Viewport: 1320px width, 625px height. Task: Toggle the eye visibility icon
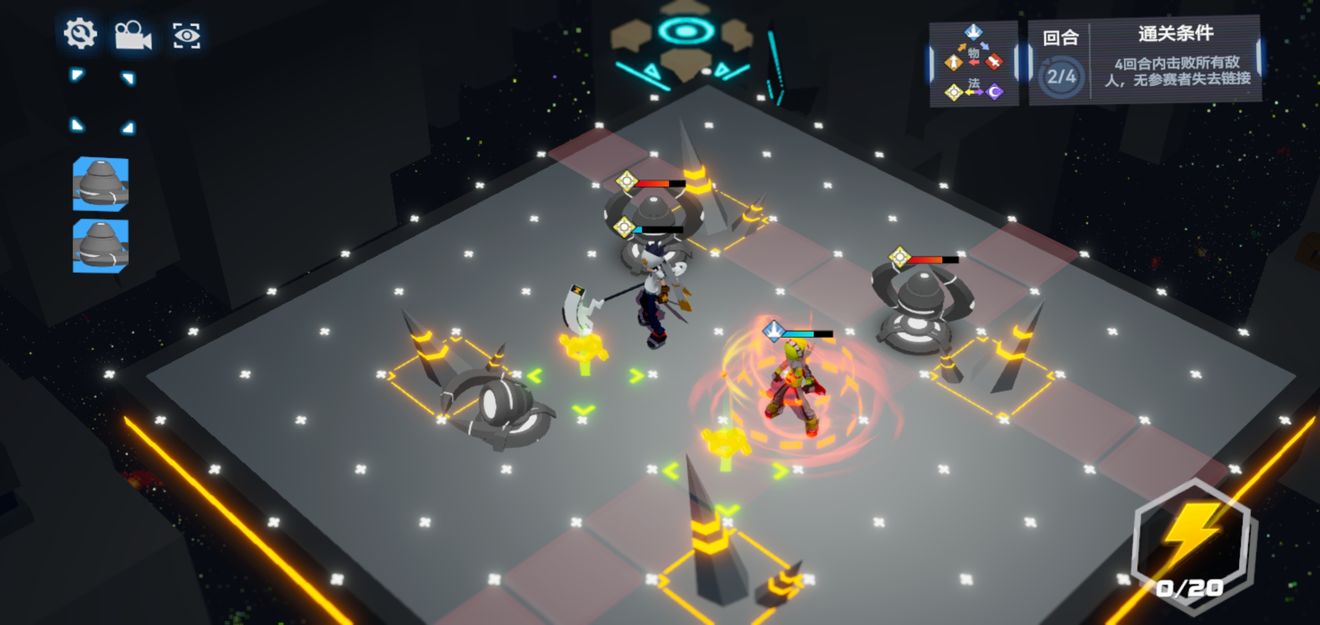pos(186,36)
